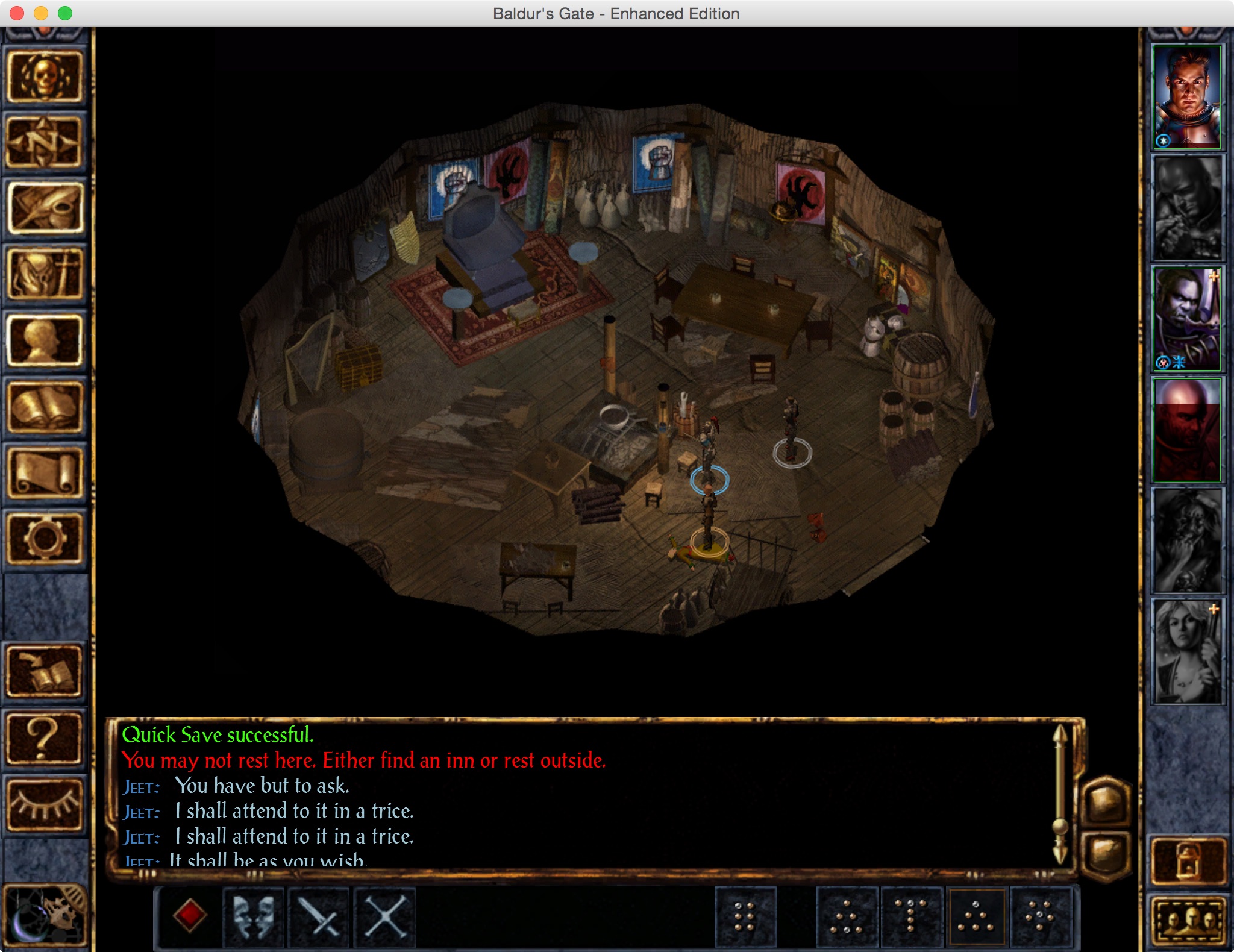
Task: Open the area map with the compass button
Action: click(44, 142)
